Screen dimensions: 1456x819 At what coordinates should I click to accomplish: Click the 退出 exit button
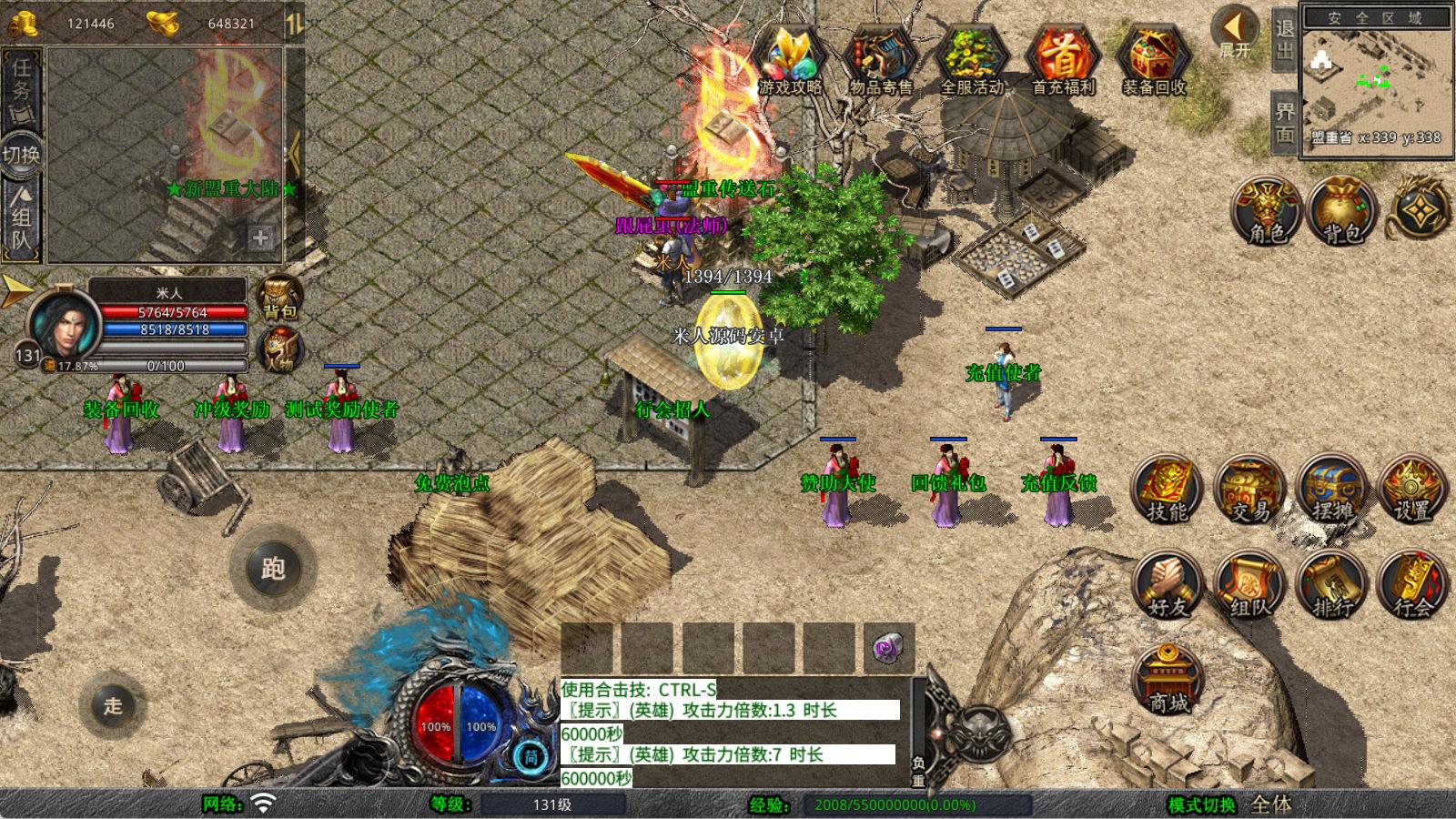pyautogui.click(x=1284, y=40)
